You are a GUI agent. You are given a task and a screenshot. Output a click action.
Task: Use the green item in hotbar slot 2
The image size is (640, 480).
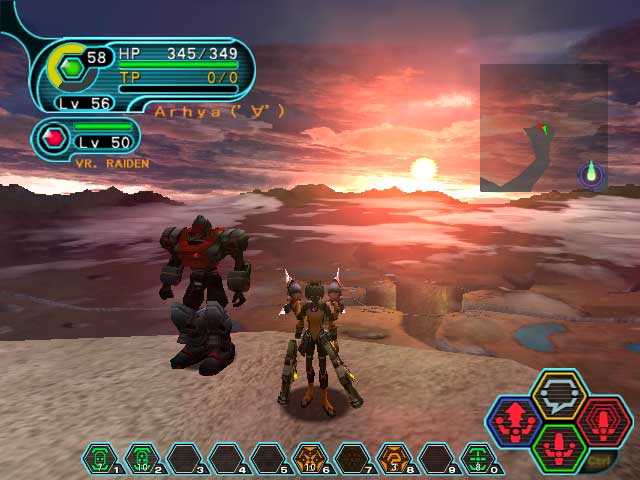(x=141, y=459)
